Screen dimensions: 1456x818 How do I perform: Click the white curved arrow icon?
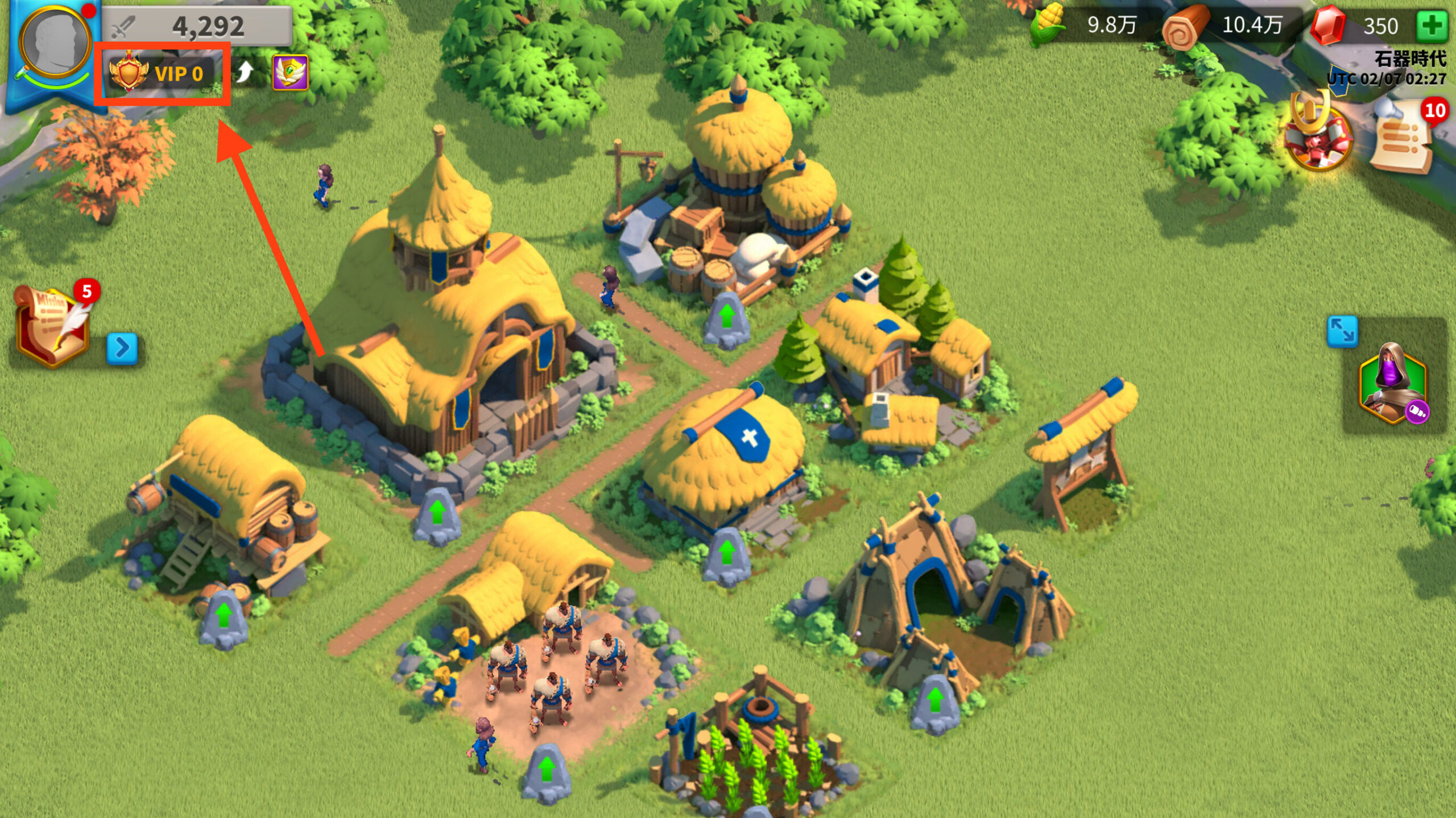245,72
